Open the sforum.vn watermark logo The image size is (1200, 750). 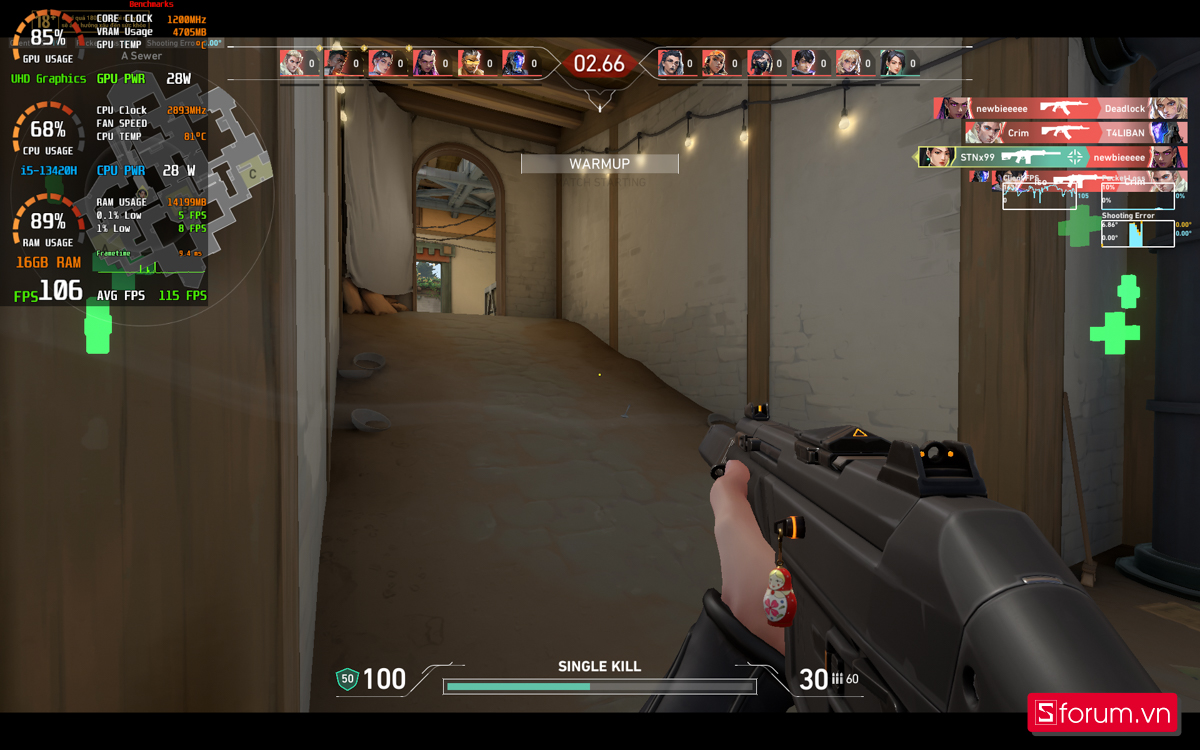click(1102, 713)
